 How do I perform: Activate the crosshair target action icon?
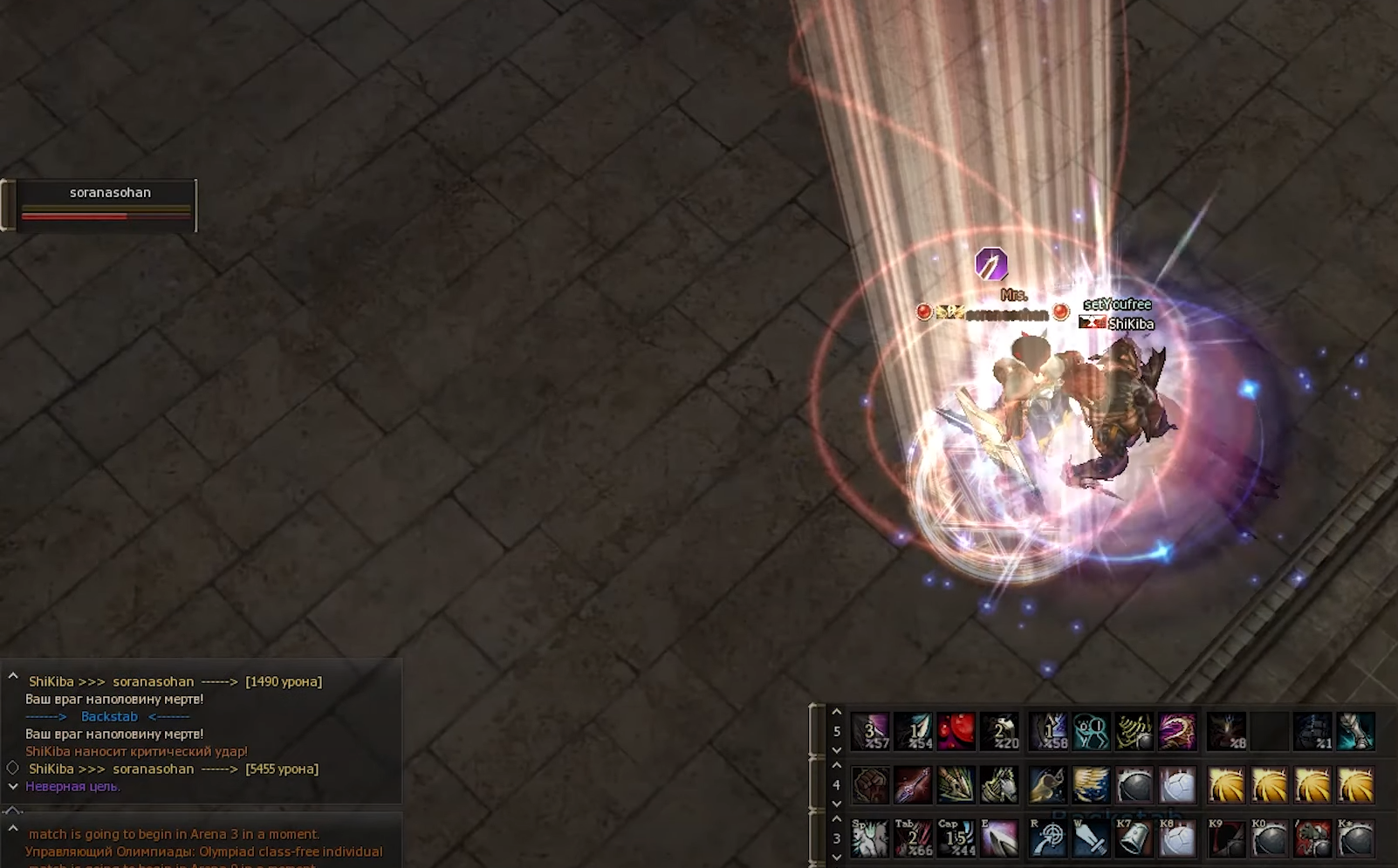click(1048, 838)
